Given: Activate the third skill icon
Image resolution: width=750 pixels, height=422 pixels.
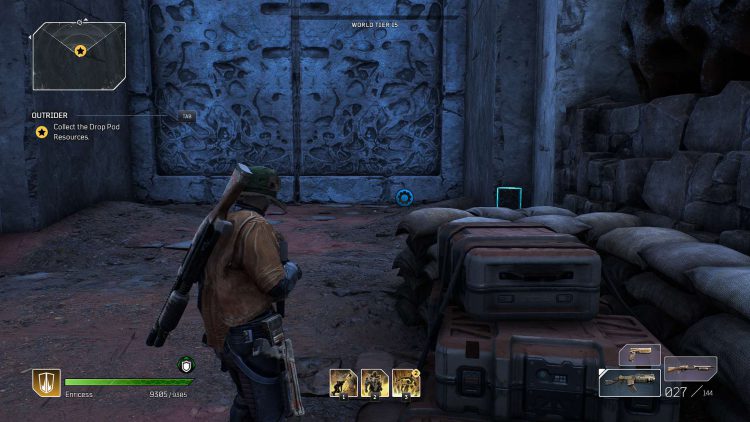Looking at the screenshot, I should pos(406,383).
